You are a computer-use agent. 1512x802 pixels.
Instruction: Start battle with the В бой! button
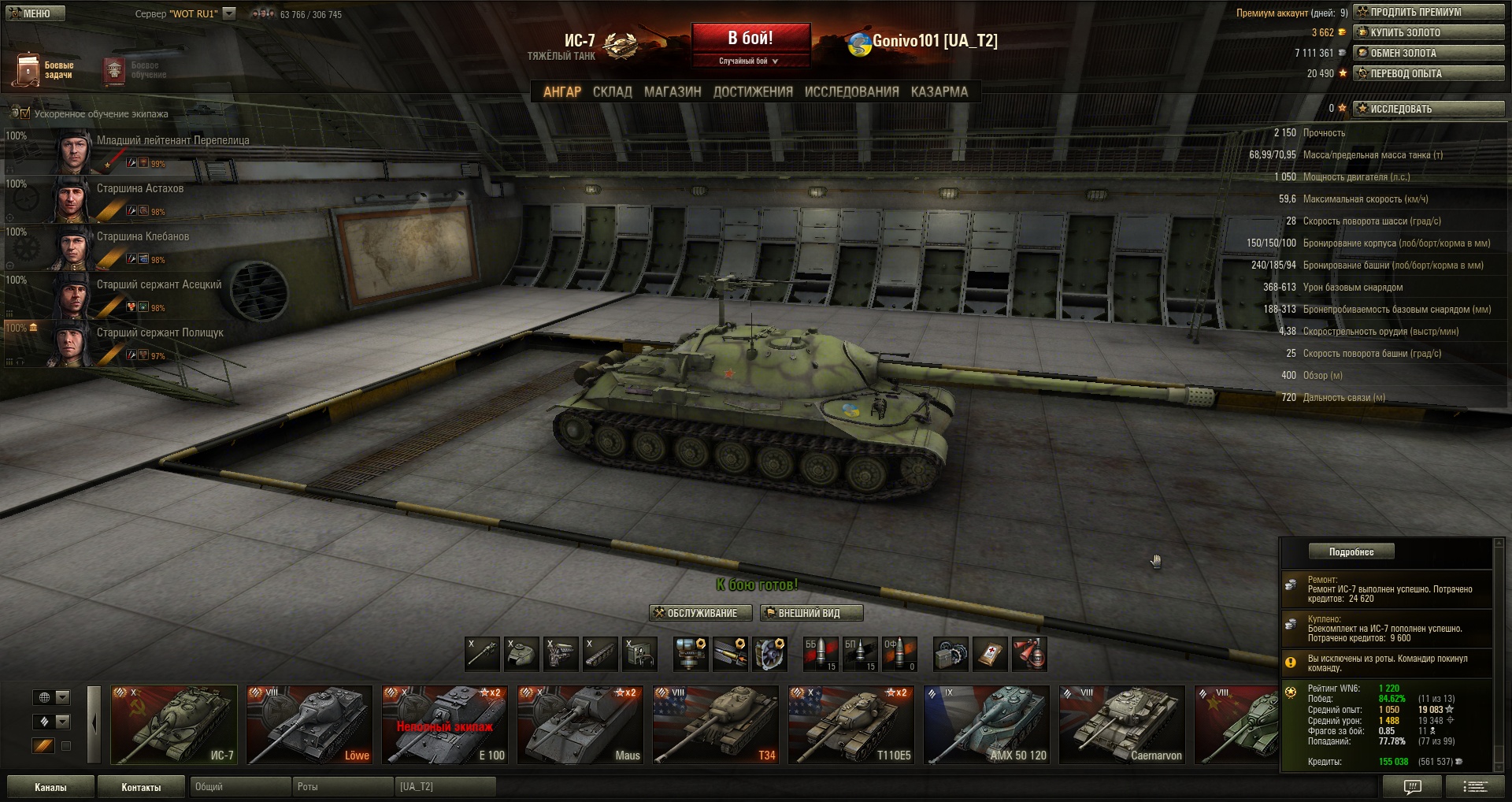pos(750,39)
